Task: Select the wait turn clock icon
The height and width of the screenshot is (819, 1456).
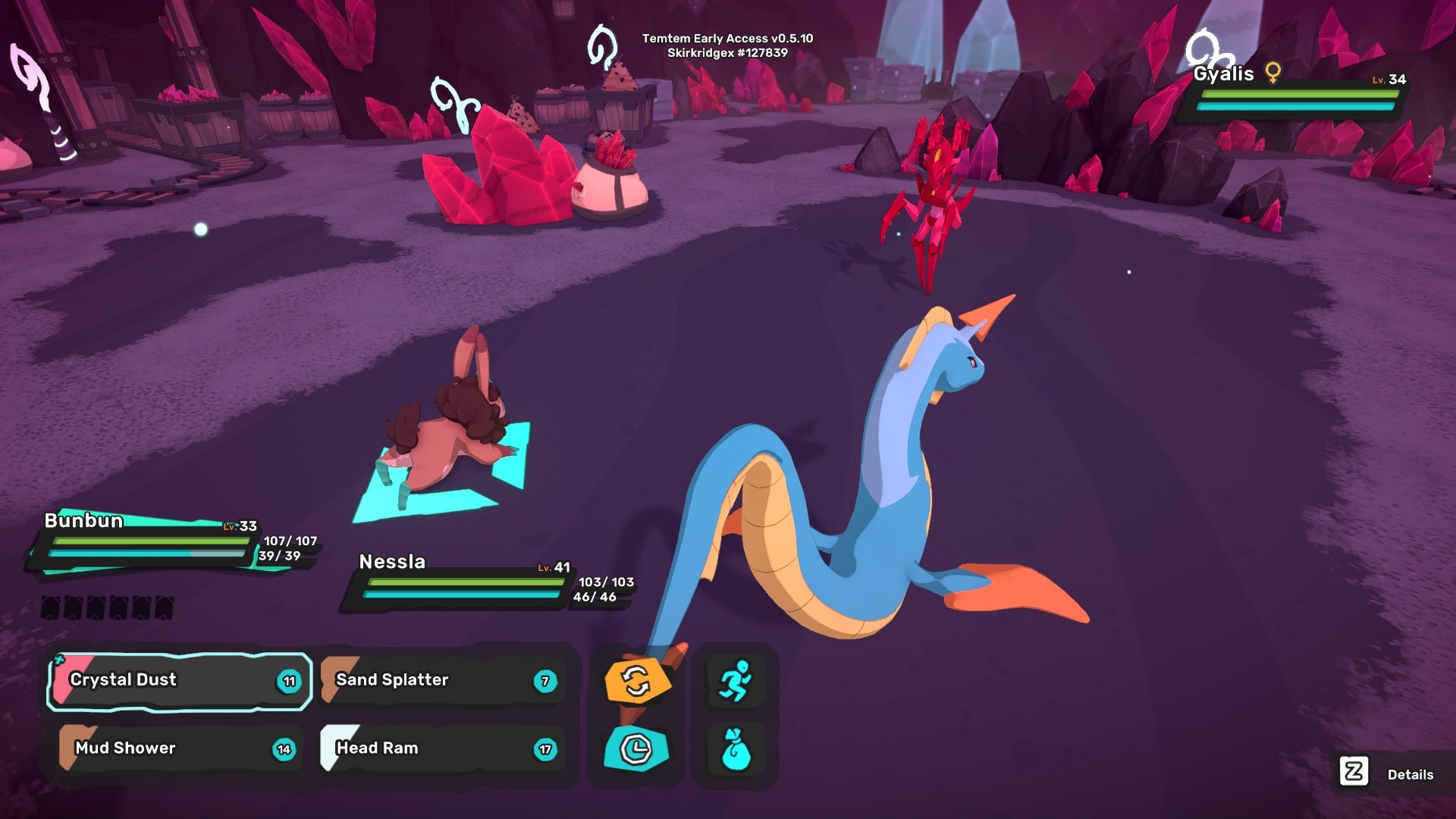Action: pos(636,748)
